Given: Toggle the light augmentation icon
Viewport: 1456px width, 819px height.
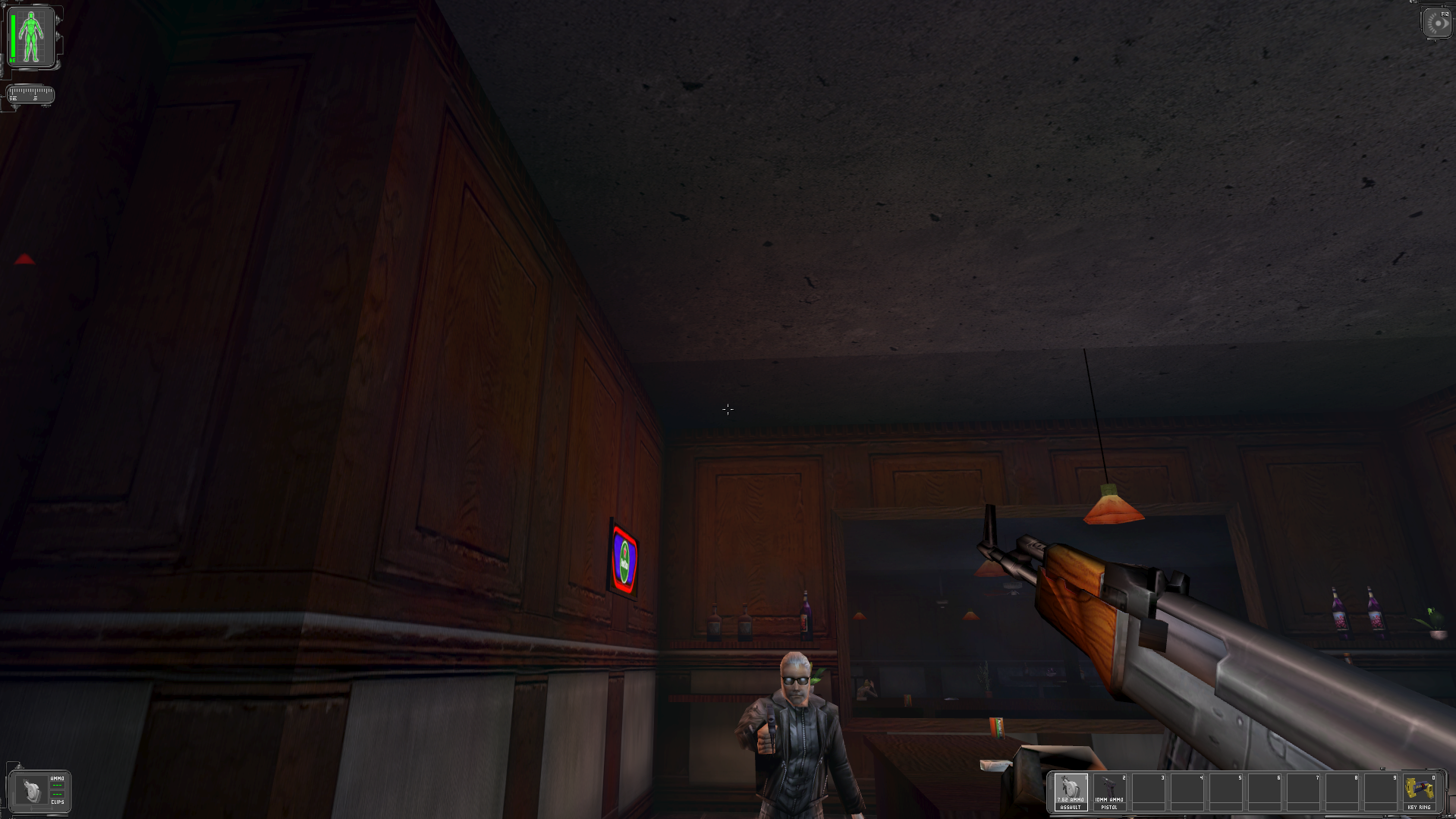Looking at the screenshot, I should click(x=1437, y=23).
